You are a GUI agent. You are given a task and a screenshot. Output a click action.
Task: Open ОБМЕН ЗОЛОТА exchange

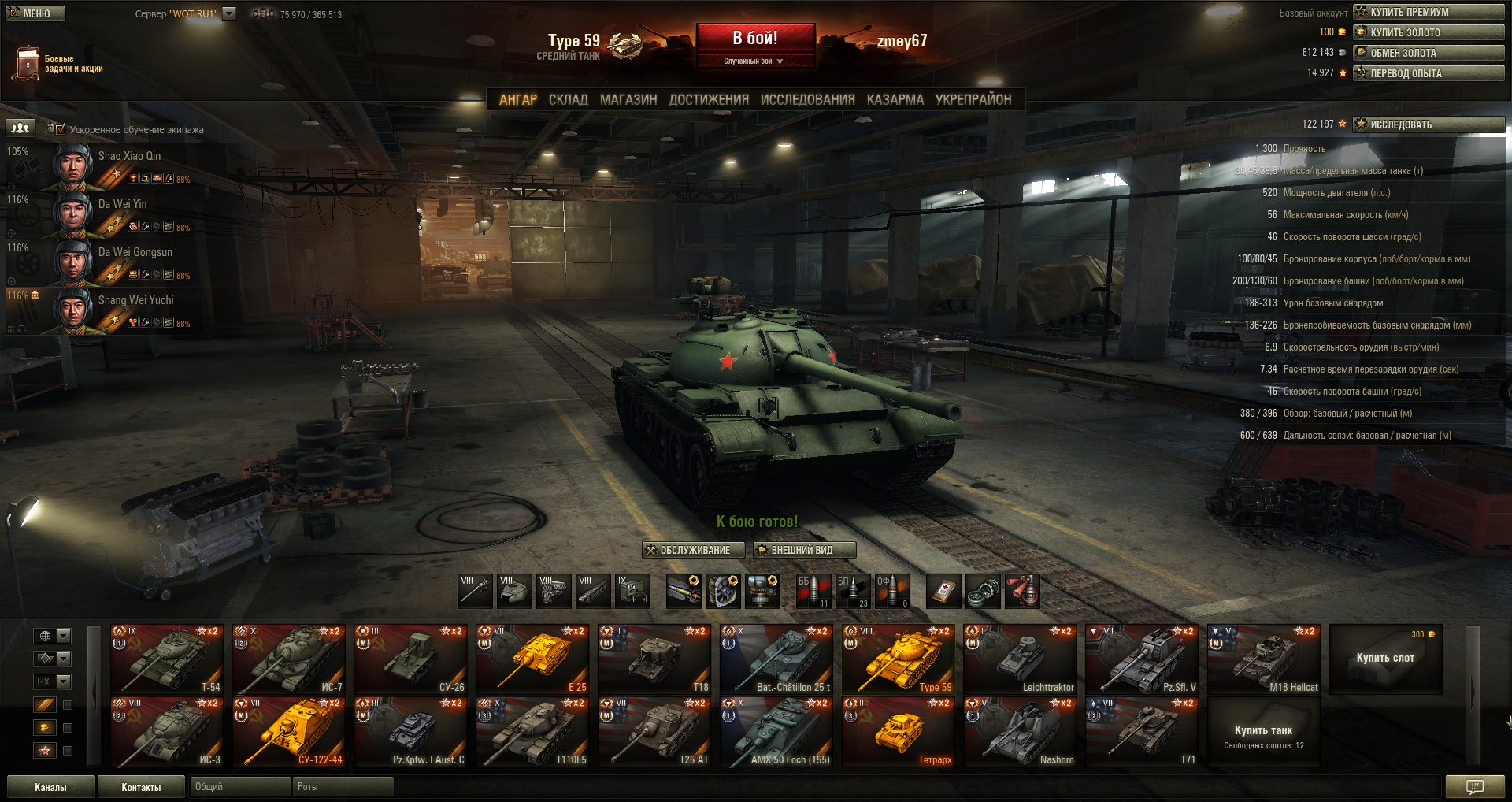click(1428, 53)
